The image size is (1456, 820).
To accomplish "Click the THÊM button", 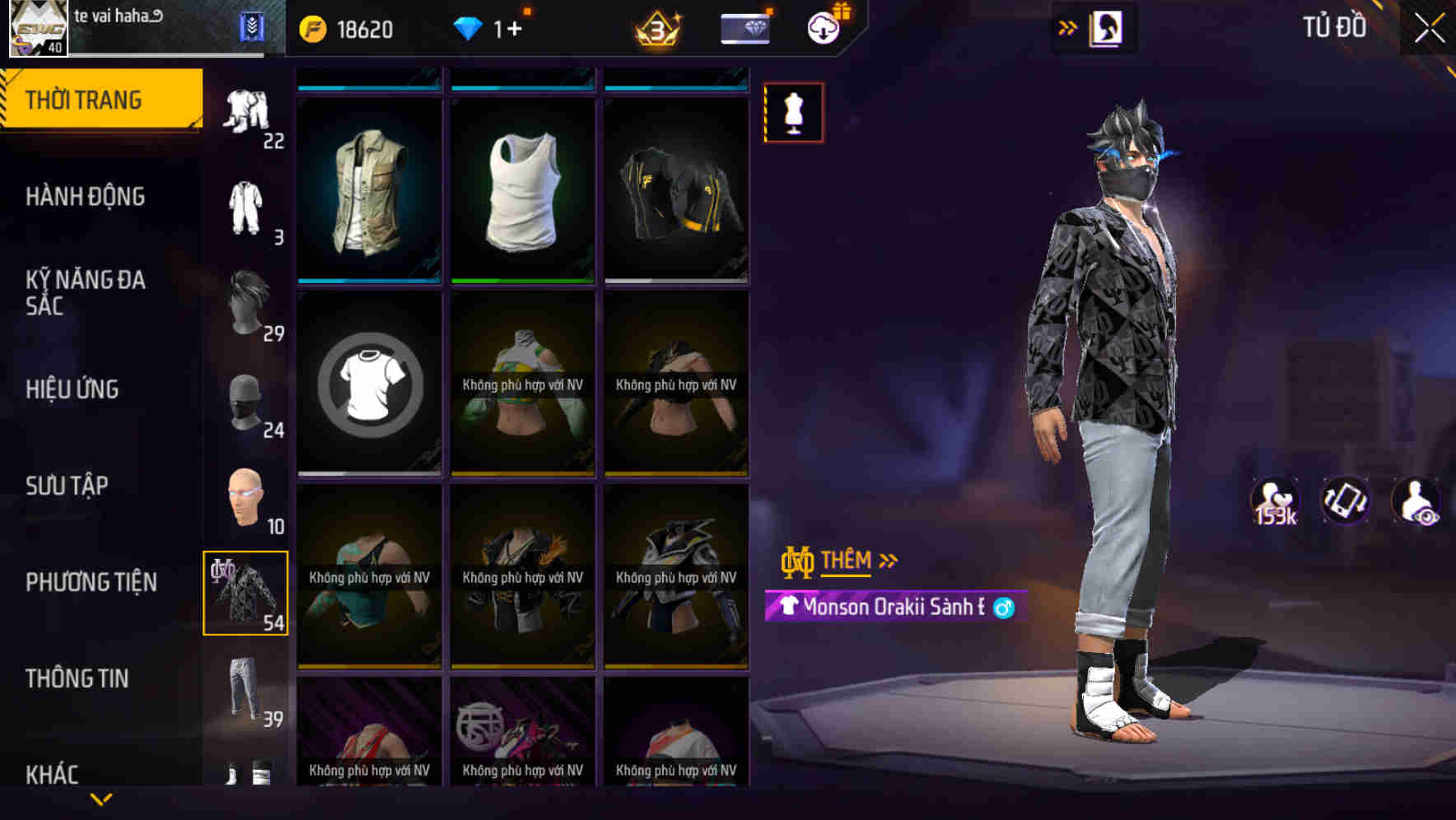I will [x=848, y=561].
